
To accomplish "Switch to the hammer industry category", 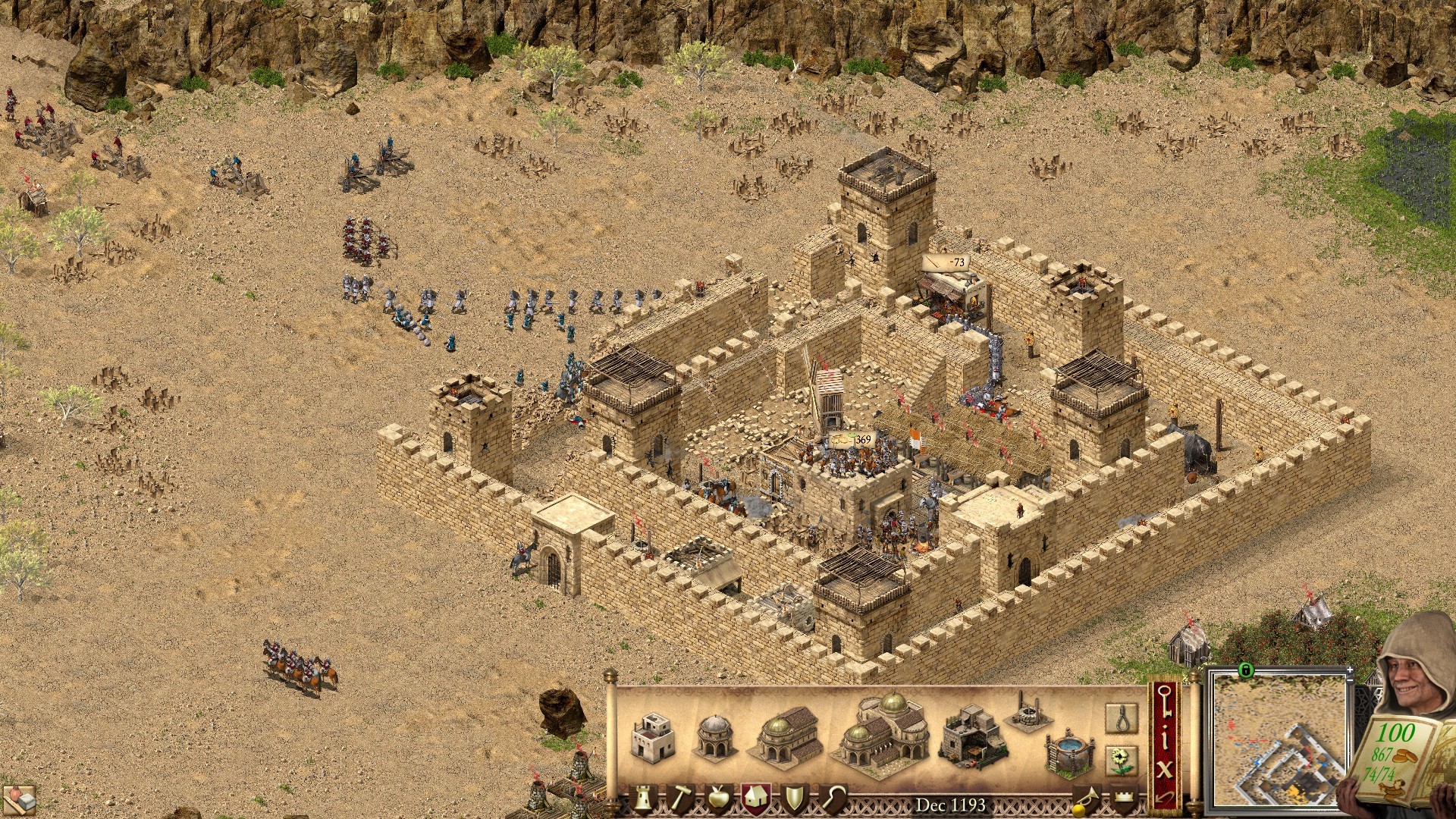I will (680, 799).
